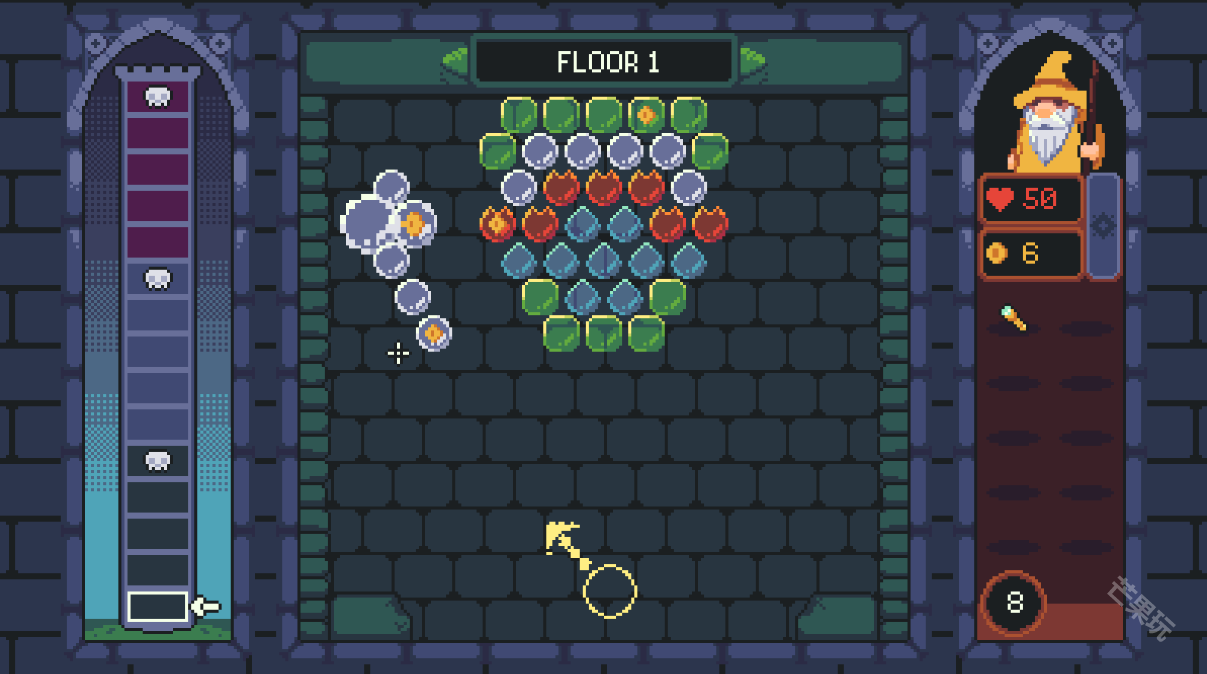
Task: Select the topmost skull floor on the tower
Action: click(x=157, y=97)
